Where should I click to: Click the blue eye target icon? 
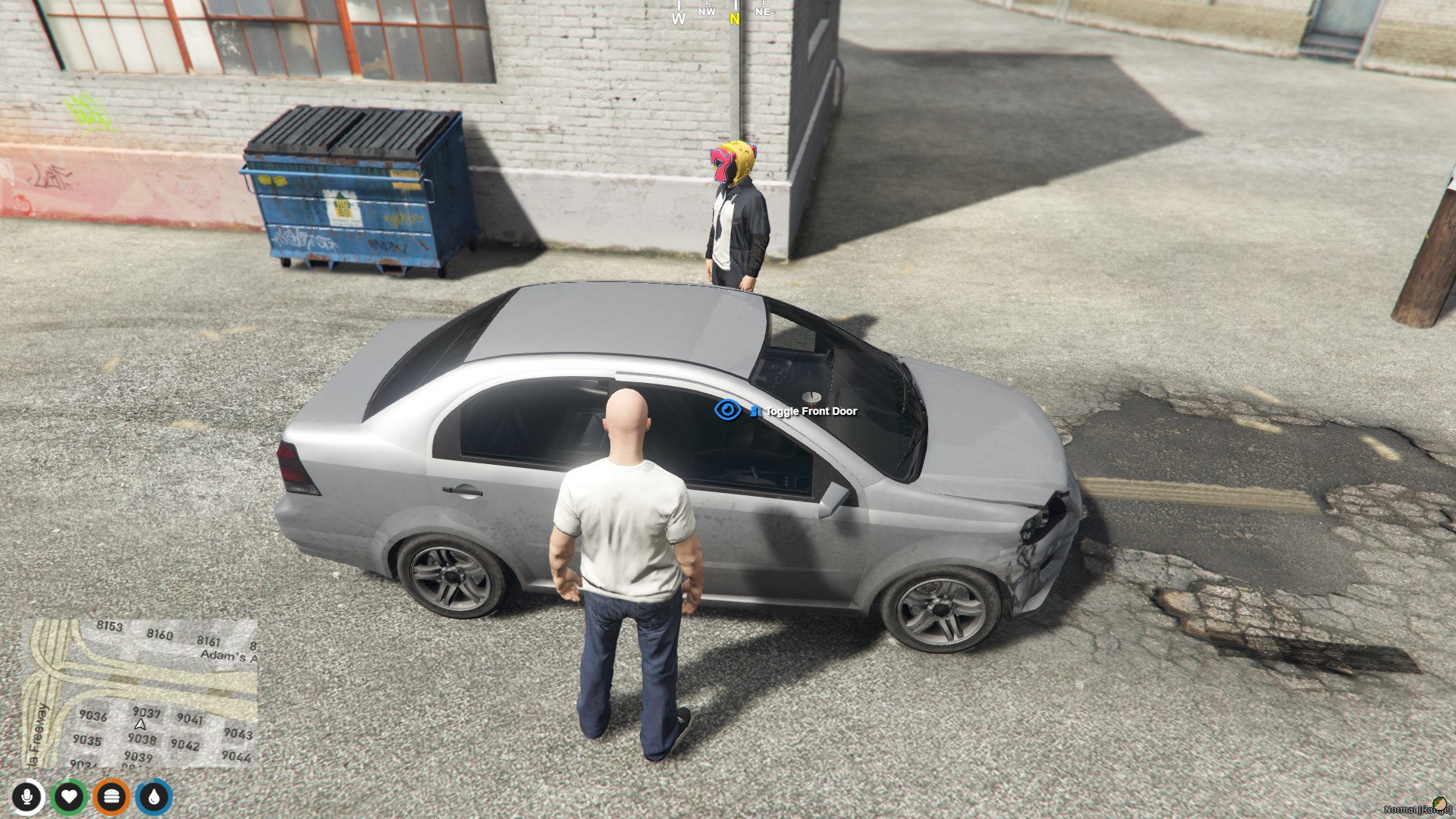point(727,410)
